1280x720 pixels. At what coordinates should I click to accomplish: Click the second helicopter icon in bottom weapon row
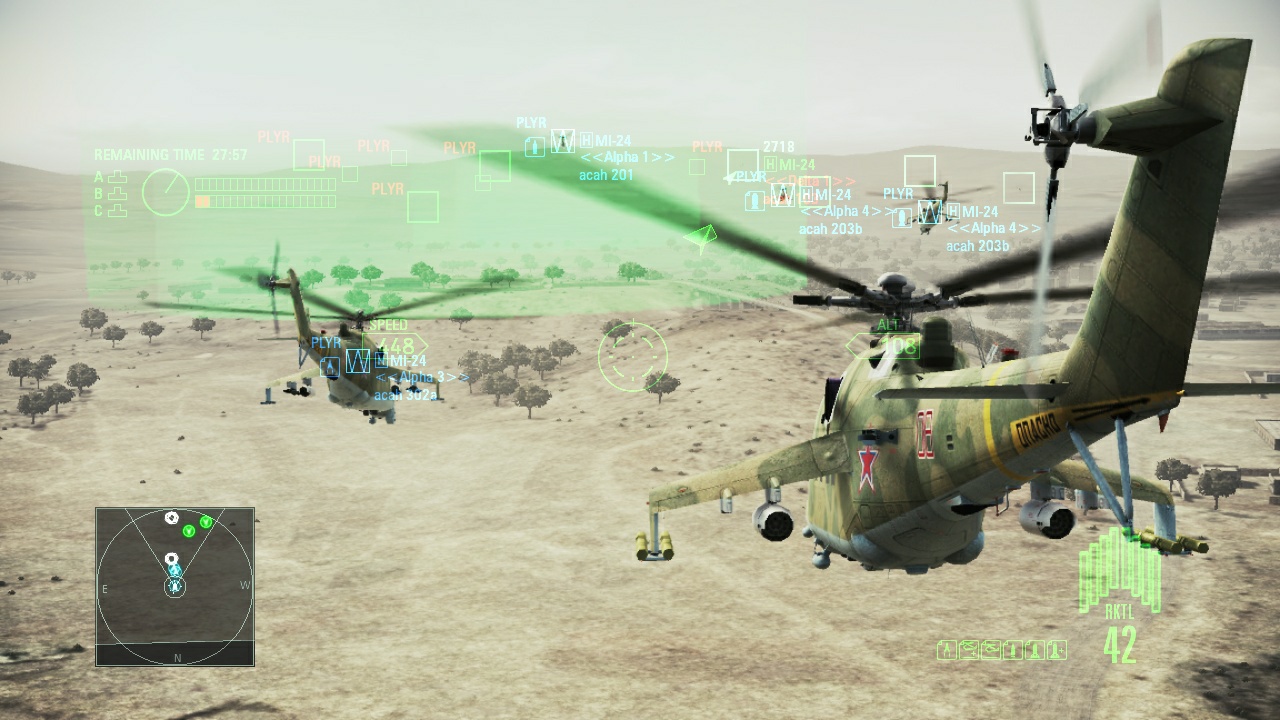(991, 648)
